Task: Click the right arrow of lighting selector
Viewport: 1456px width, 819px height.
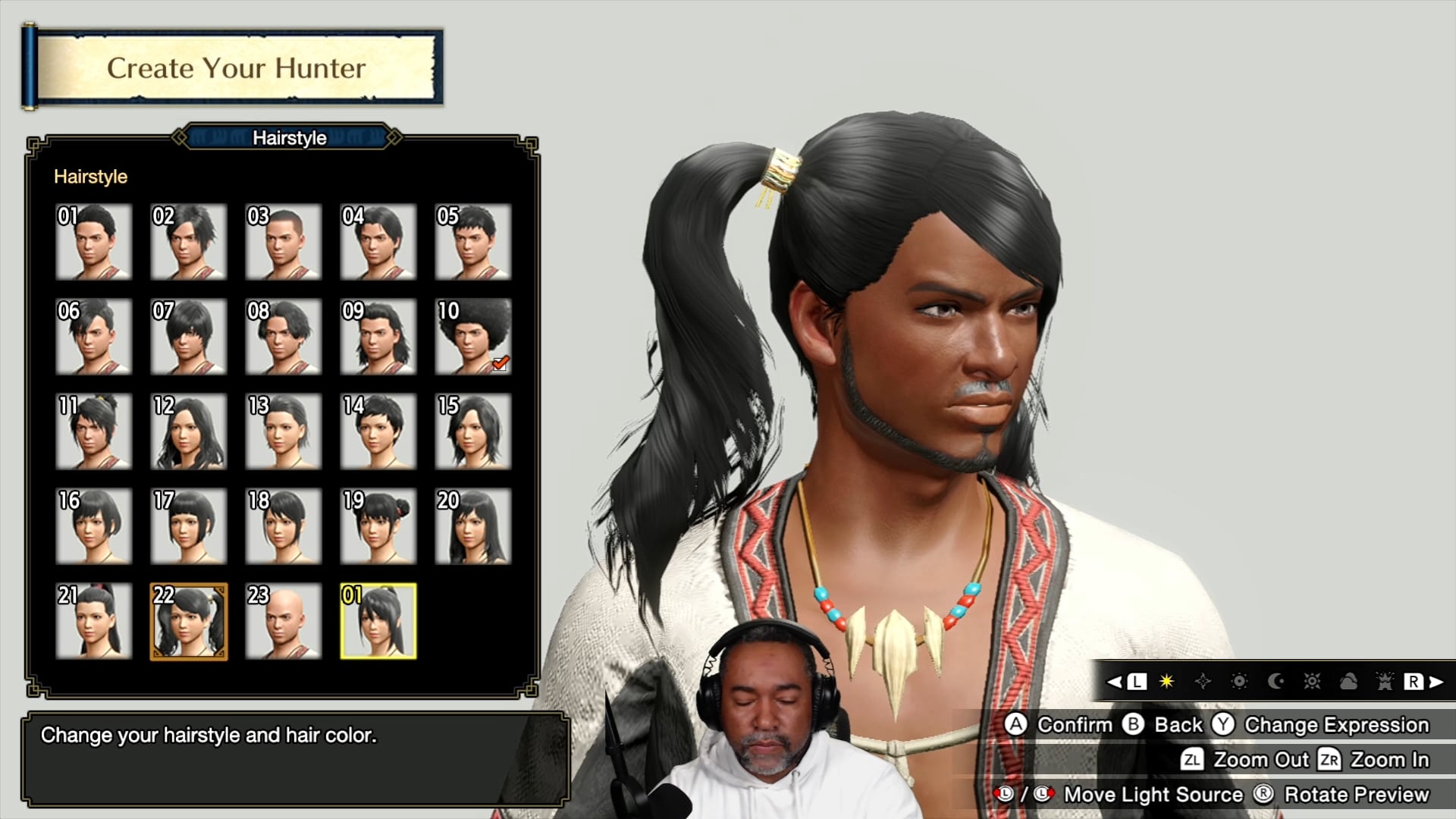Action: [1436, 682]
